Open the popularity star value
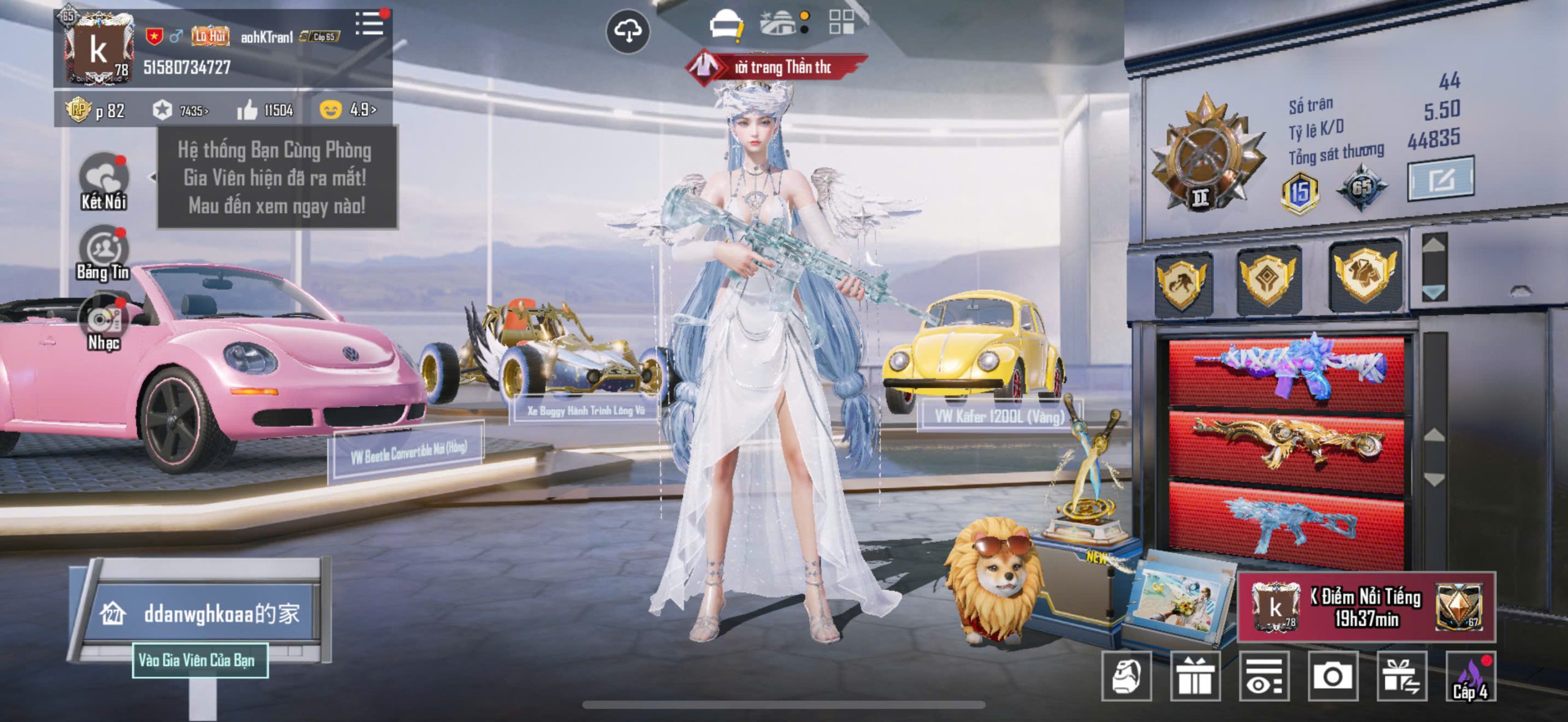The height and width of the screenshot is (722, 1568). (x=180, y=110)
